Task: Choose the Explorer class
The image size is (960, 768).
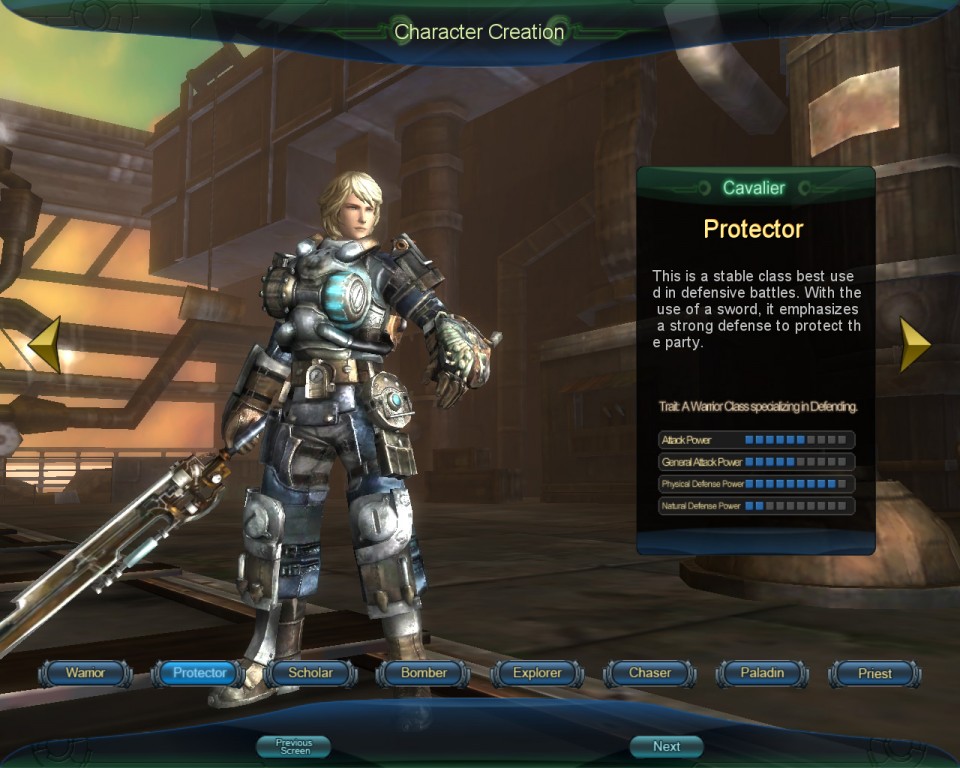Action: [x=537, y=673]
